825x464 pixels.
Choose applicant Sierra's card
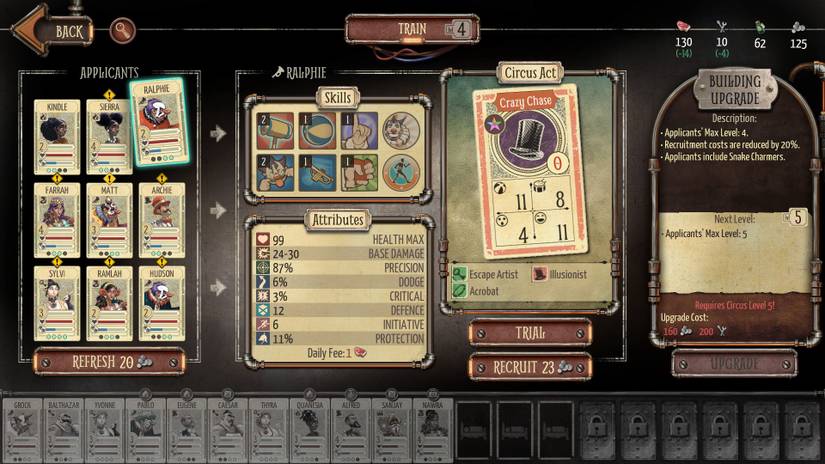108,137
